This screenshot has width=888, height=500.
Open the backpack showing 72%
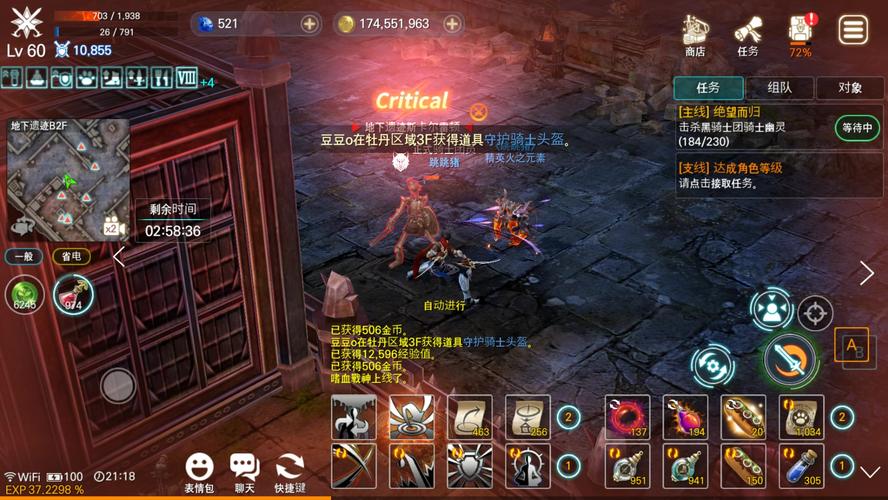[800, 33]
